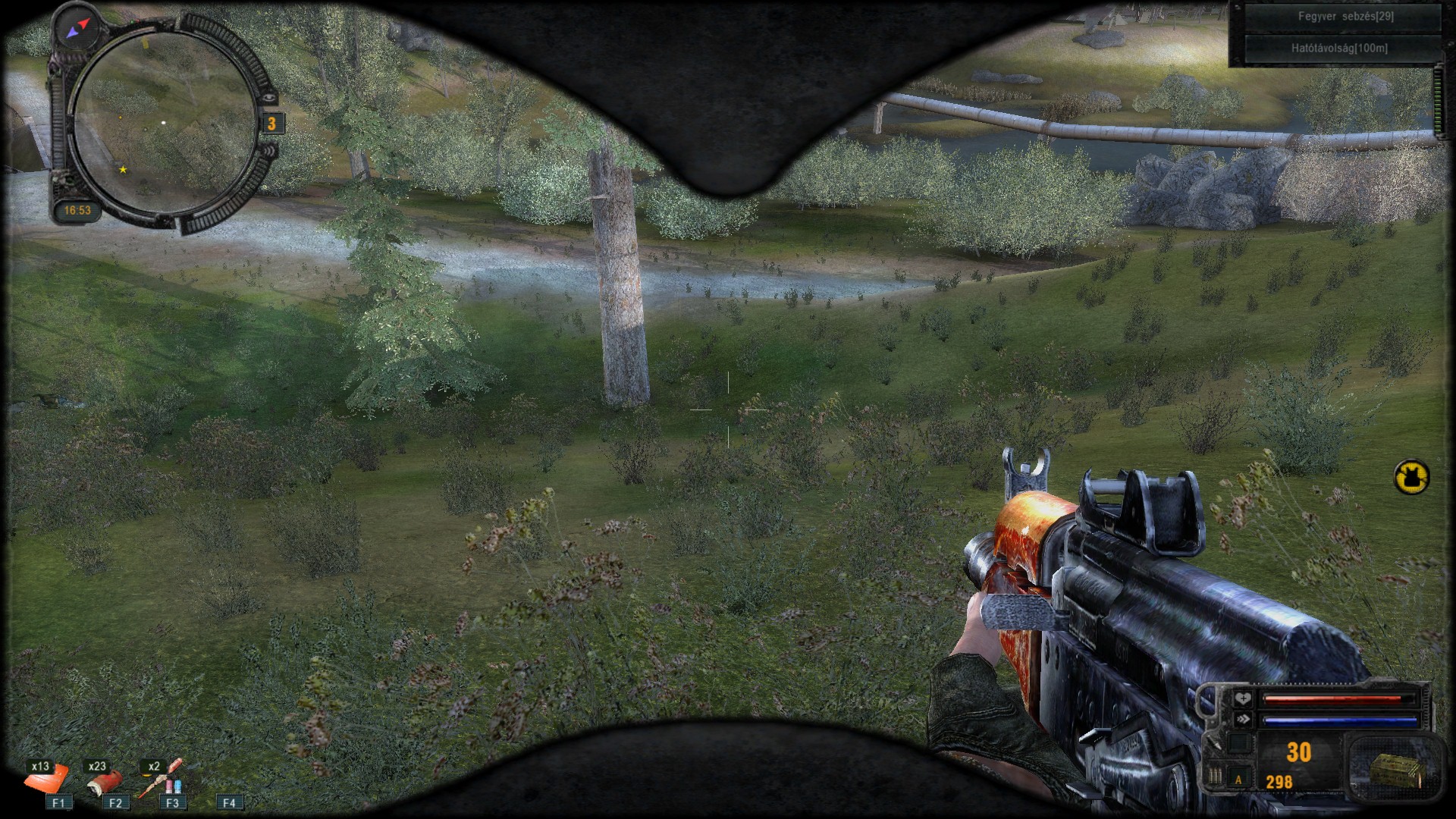Click the compass on the minimap frame
The width and height of the screenshot is (1456, 819).
[x=77, y=29]
